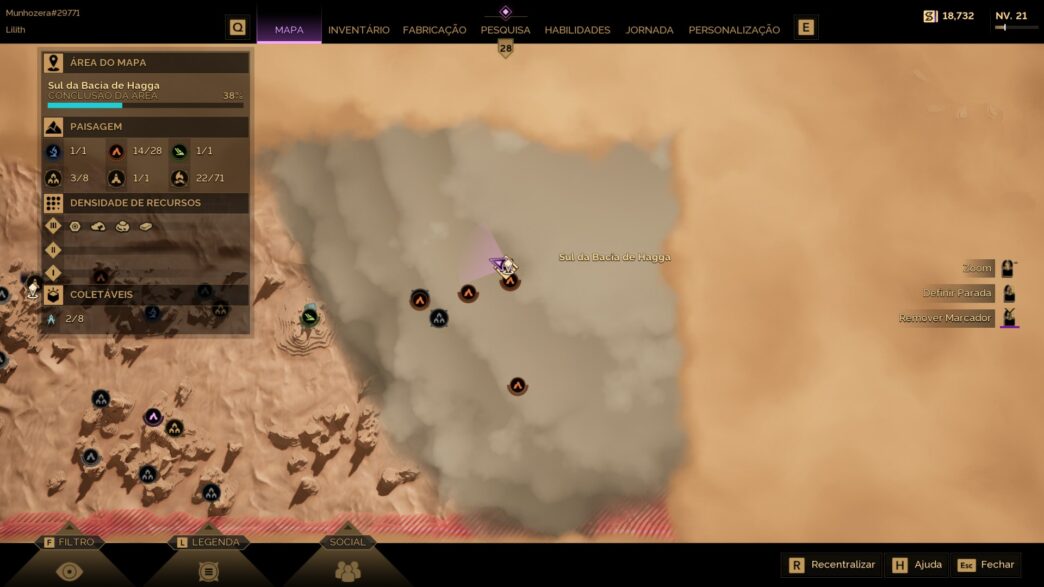Select the Mapa tab
The width and height of the screenshot is (1044, 587).
pyautogui.click(x=289, y=30)
